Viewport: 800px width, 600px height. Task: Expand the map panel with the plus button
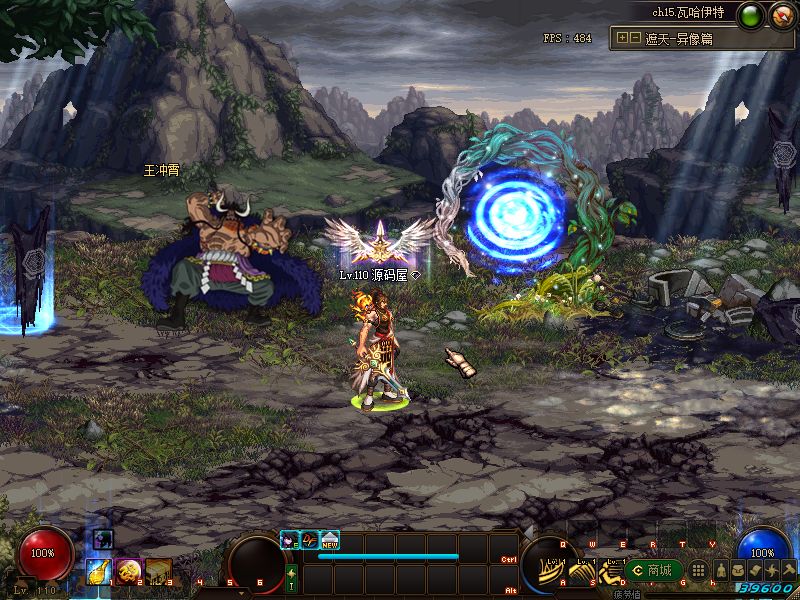tap(623, 38)
